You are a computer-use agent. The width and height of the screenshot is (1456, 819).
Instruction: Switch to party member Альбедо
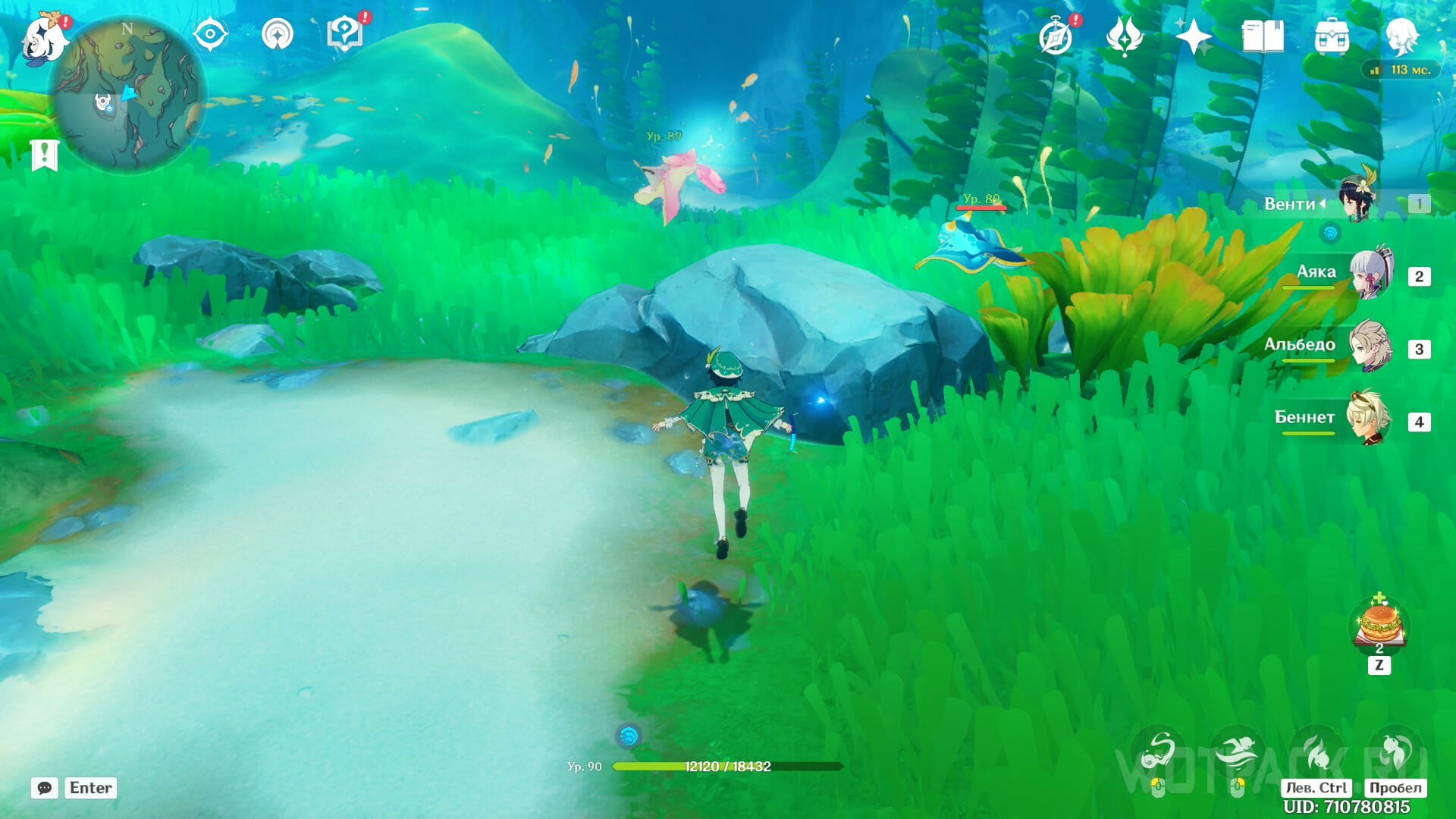click(x=1370, y=347)
